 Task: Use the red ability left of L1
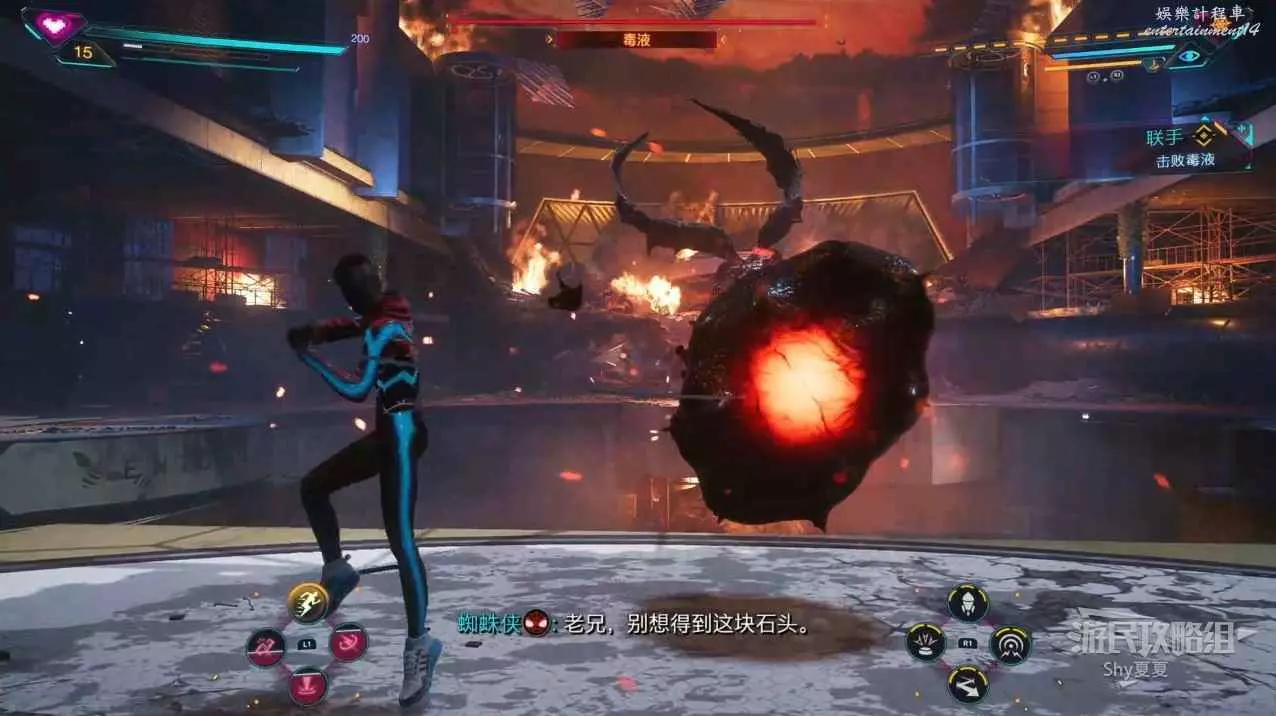266,646
